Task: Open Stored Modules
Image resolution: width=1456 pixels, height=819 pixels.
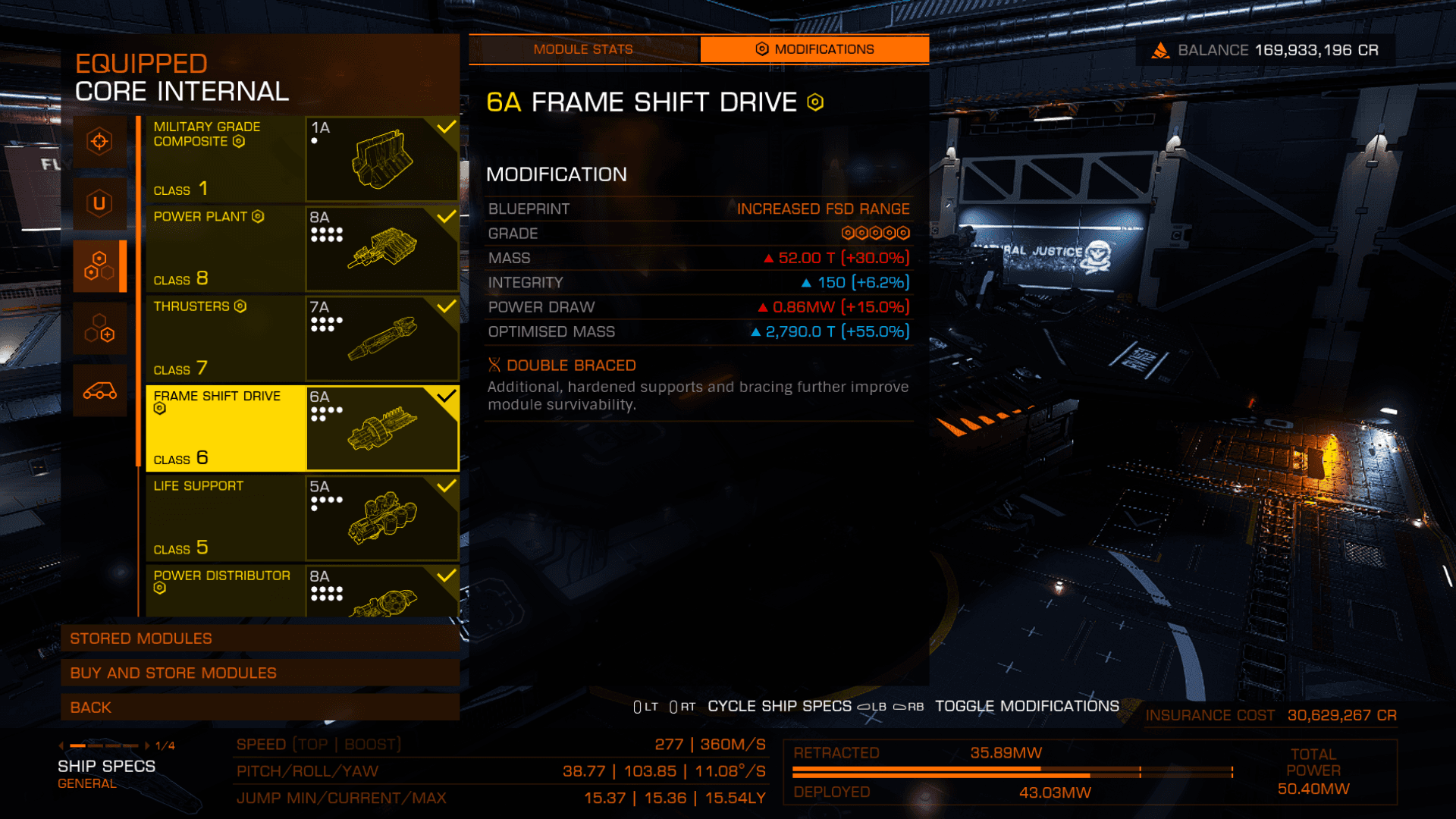Action: (x=259, y=639)
